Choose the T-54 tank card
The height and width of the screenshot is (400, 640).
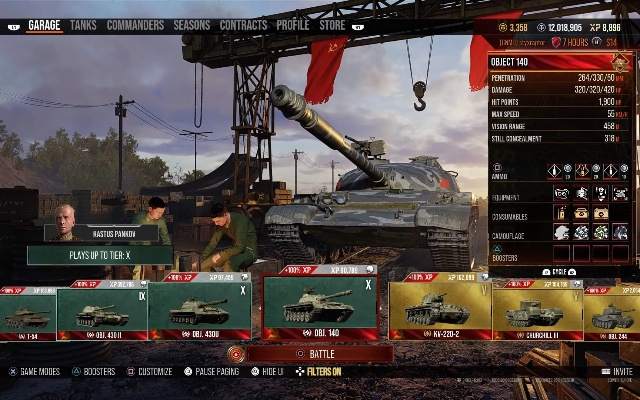click(x=26, y=313)
